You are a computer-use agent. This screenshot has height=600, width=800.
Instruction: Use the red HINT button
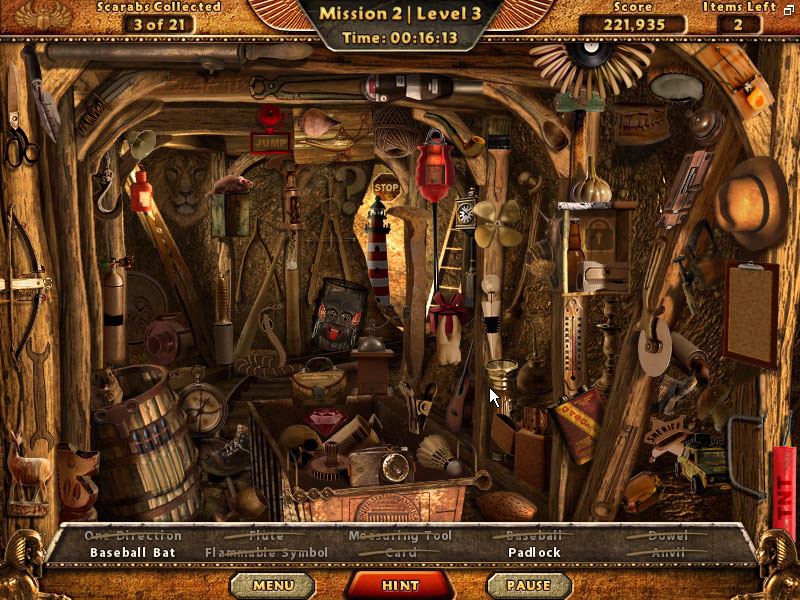[400, 585]
